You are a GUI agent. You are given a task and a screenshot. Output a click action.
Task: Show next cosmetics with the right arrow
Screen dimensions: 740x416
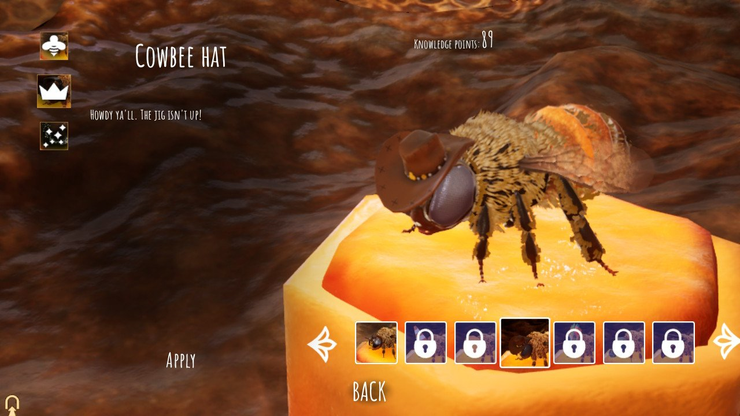click(x=726, y=342)
